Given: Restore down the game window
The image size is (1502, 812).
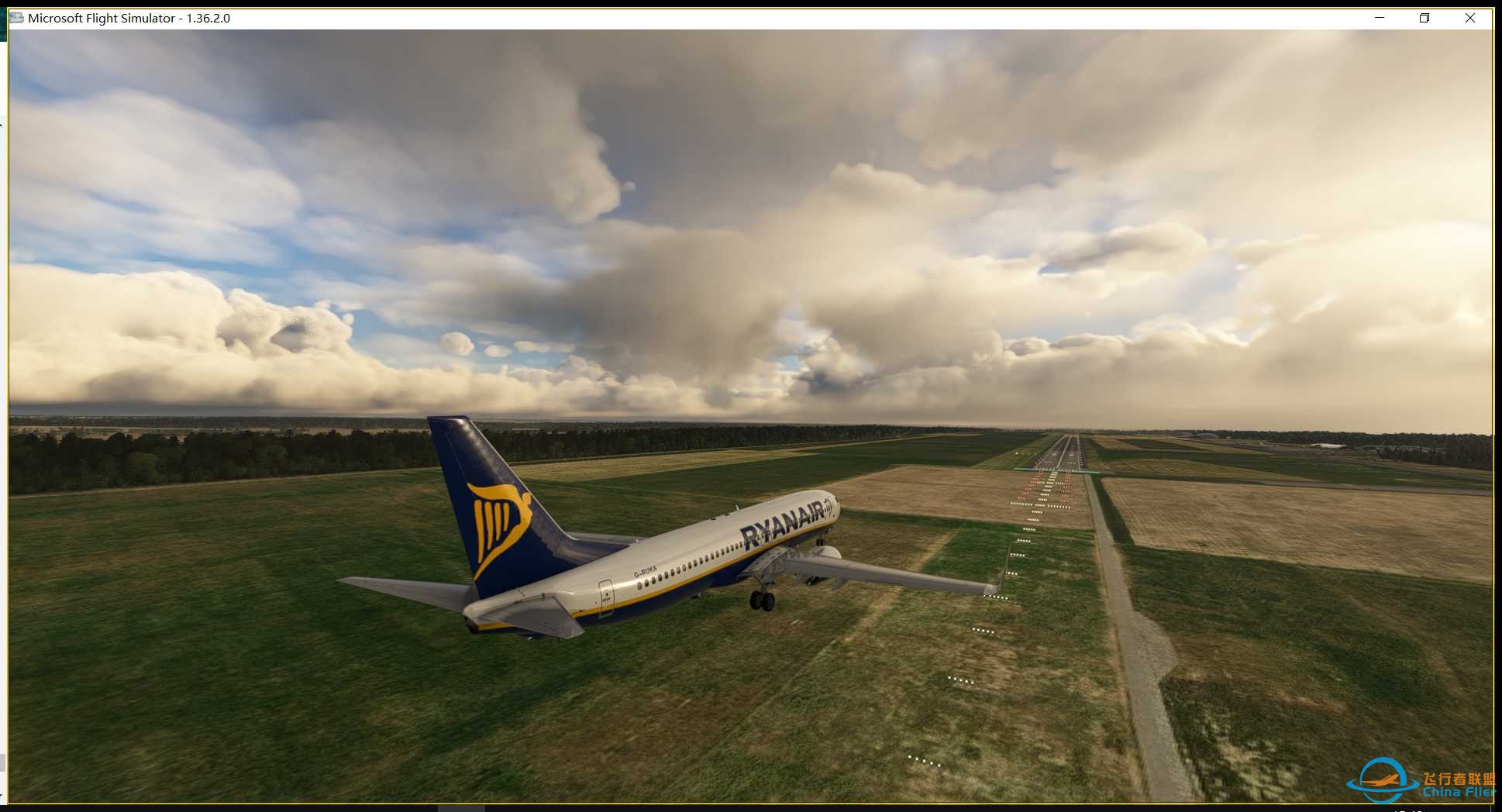Looking at the screenshot, I should coord(1424,18).
